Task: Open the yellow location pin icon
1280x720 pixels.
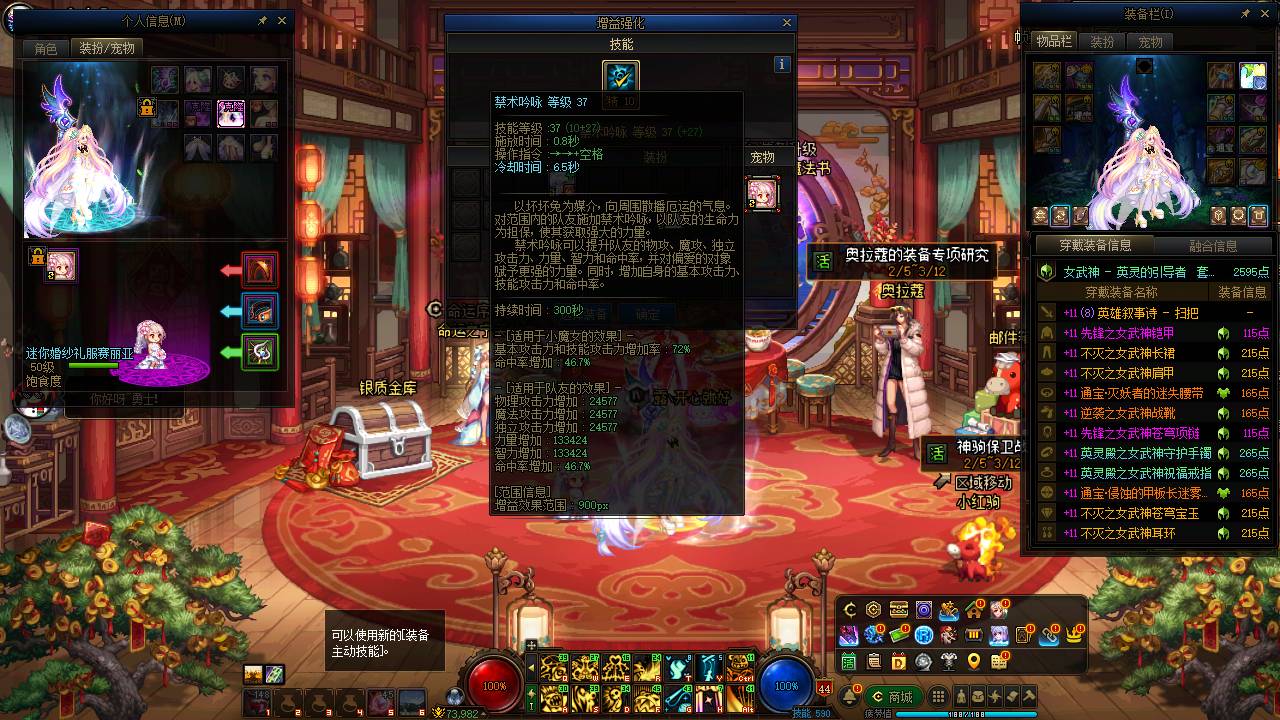Action: (x=973, y=661)
